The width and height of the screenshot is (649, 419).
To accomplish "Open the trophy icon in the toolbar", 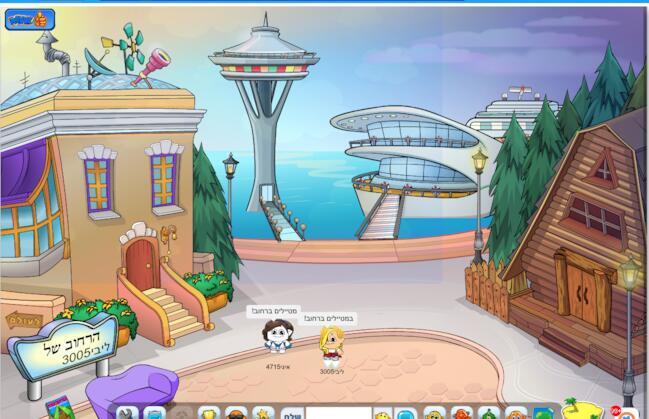I will [209, 413].
